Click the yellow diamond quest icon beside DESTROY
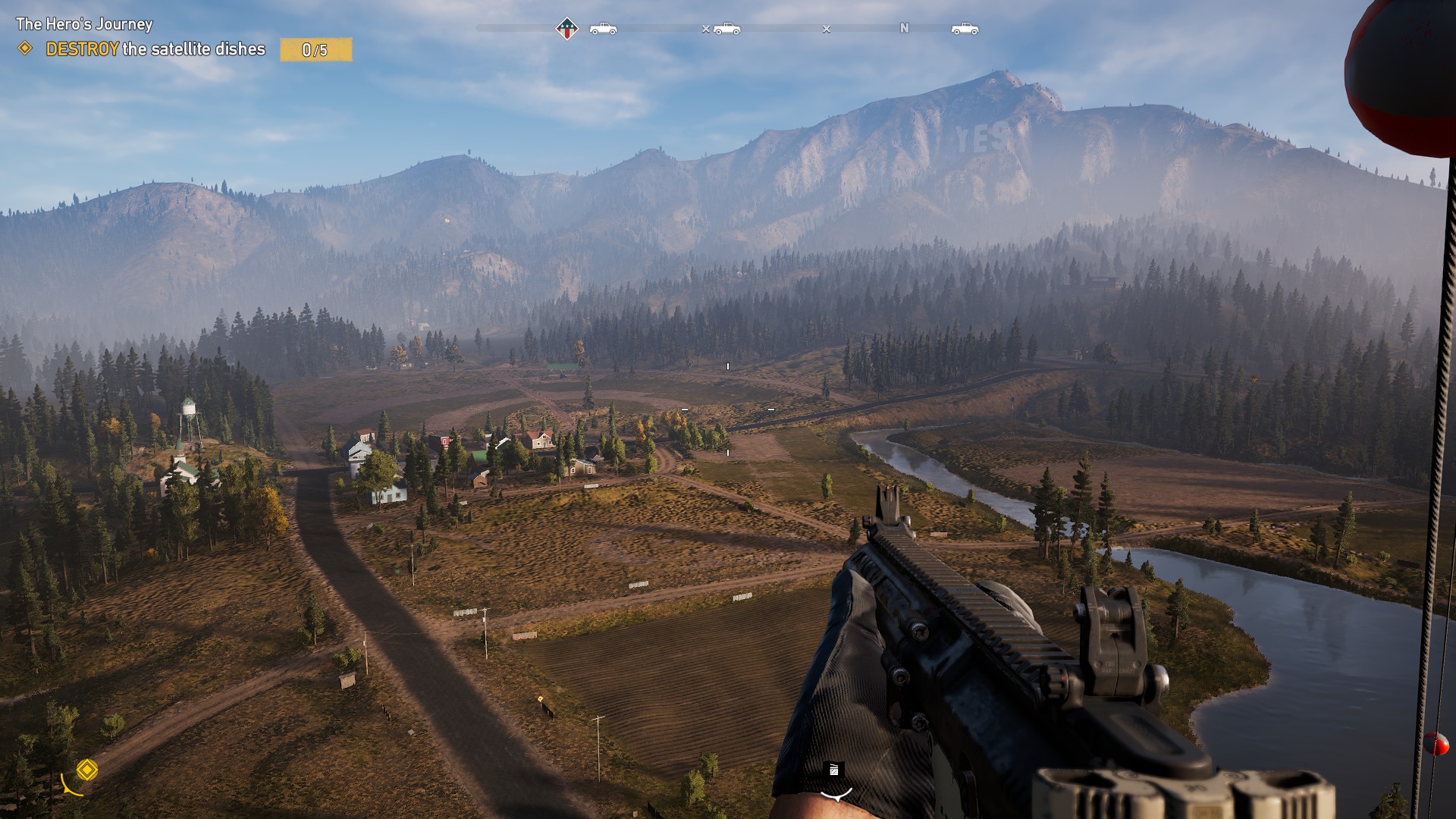 [x=25, y=49]
